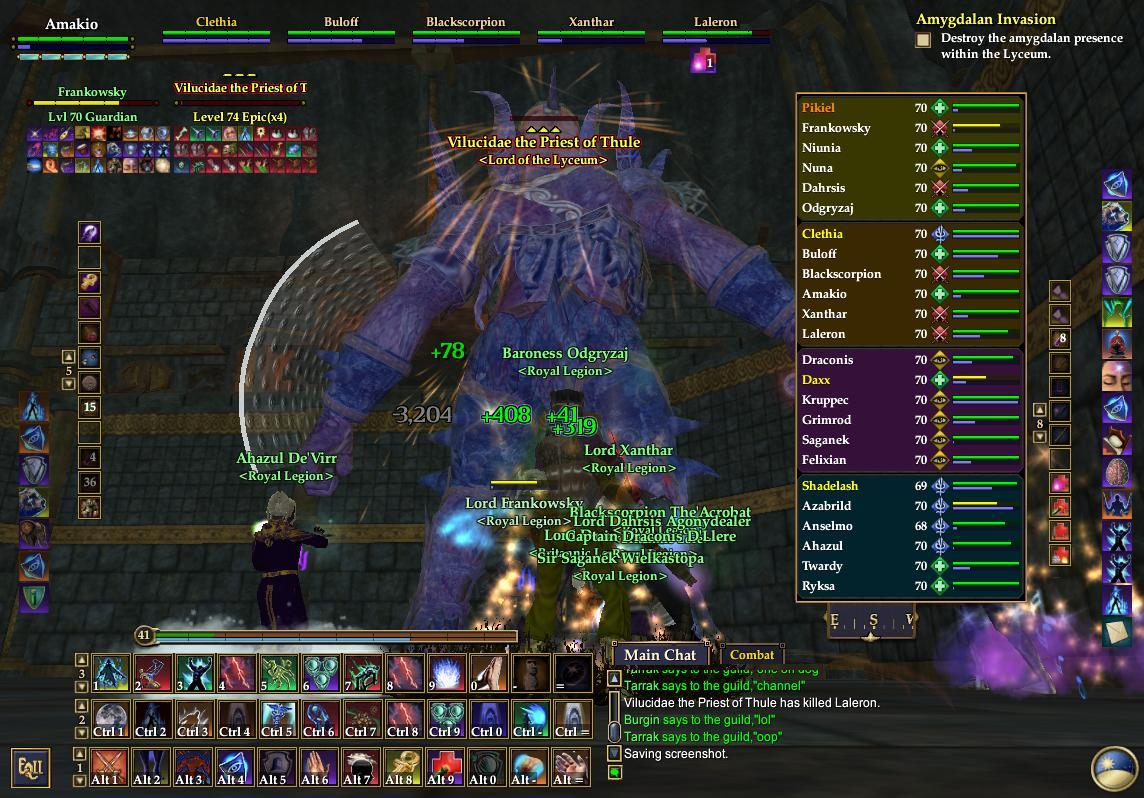1144x798 pixels.
Task: Select Clethia in the raid list
Action: click(822, 234)
